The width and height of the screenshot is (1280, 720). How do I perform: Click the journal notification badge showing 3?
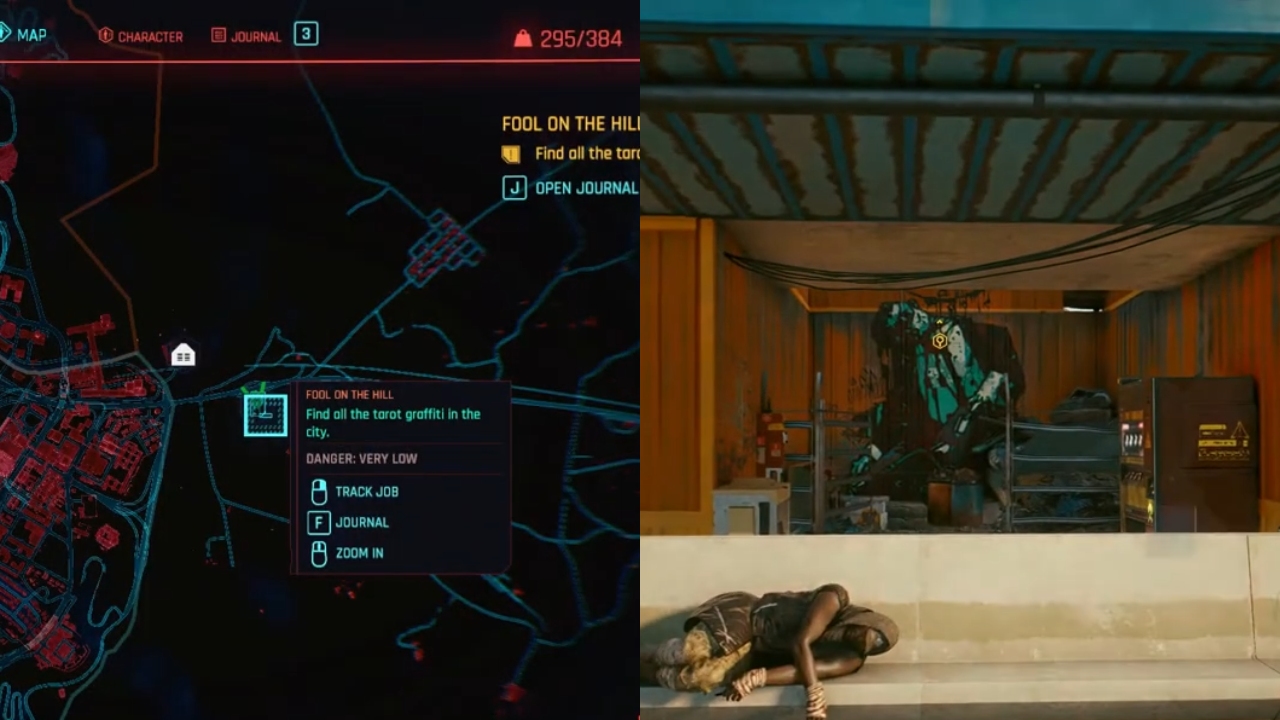(x=305, y=33)
